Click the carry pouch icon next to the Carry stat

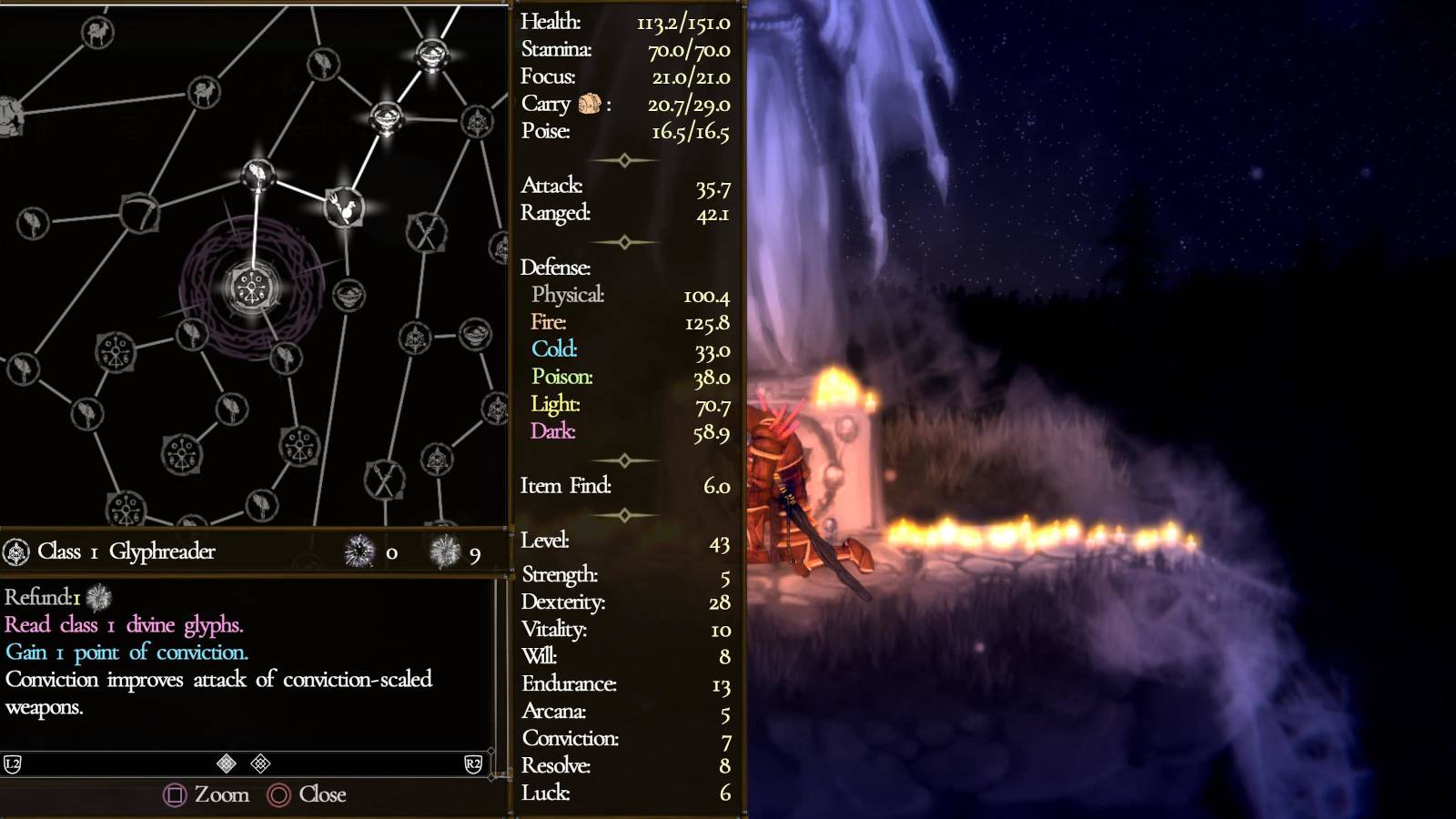(x=590, y=104)
